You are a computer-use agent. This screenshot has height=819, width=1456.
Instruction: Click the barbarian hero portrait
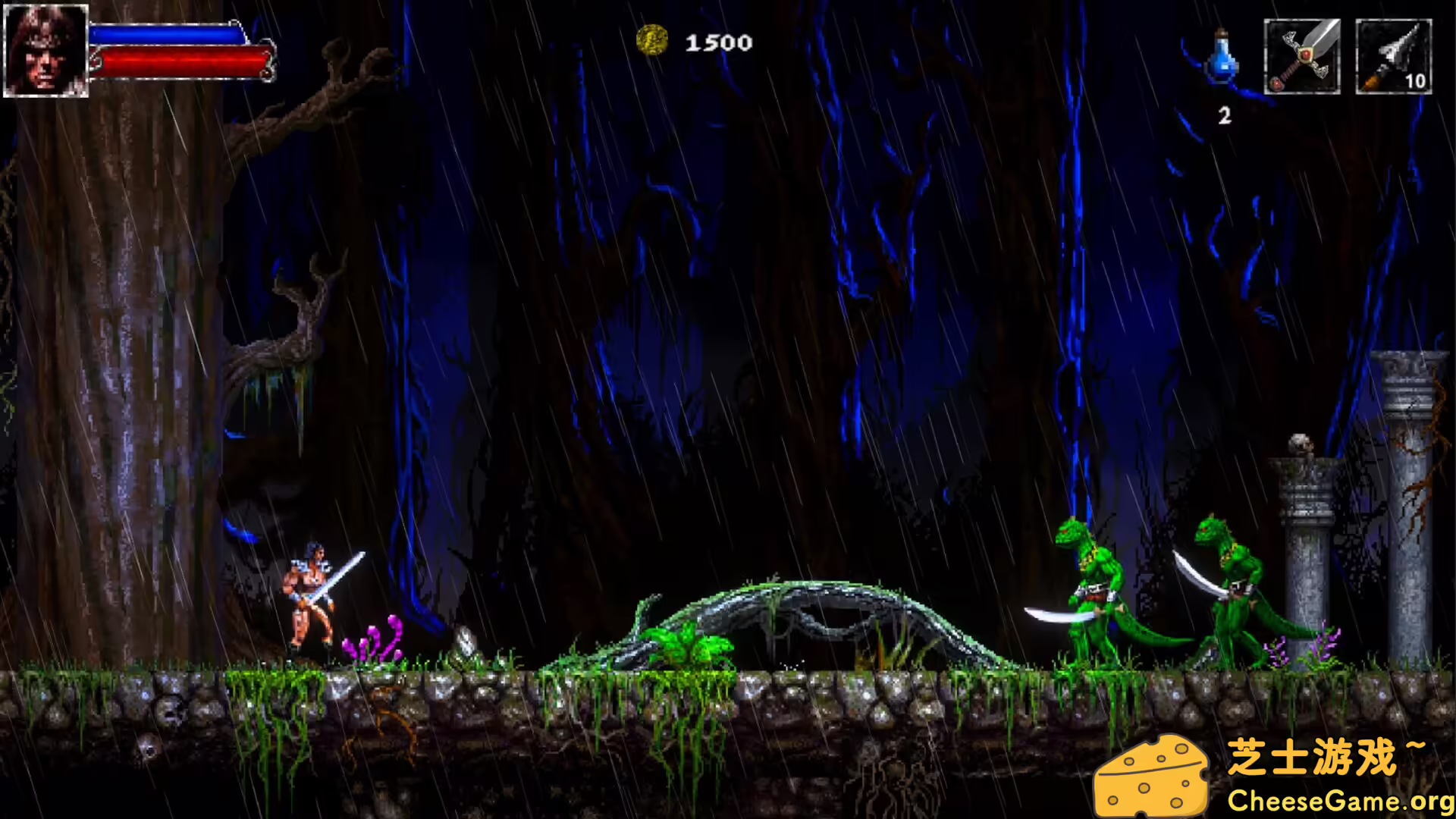[x=45, y=50]
